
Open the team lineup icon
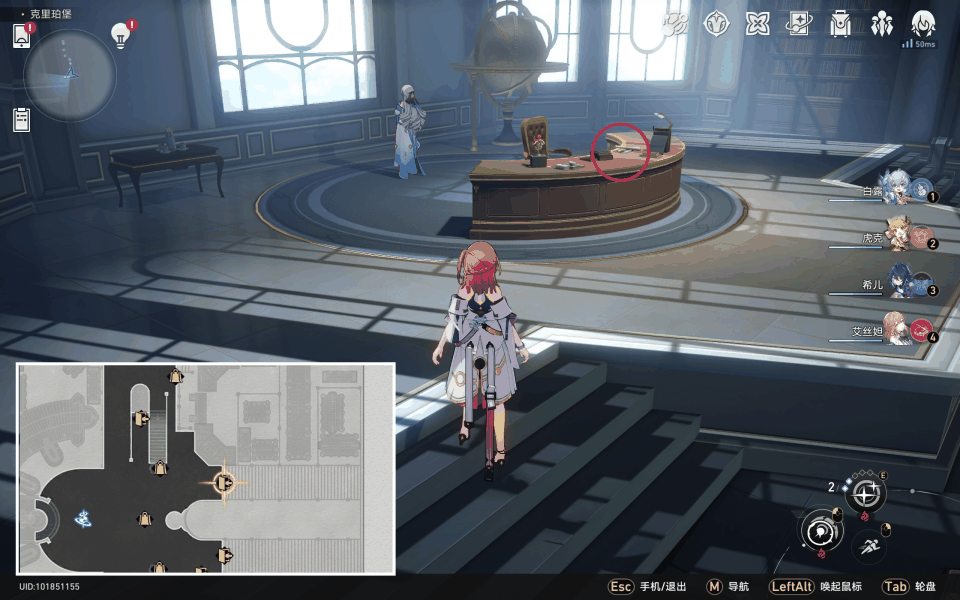[x=881, y=24]
